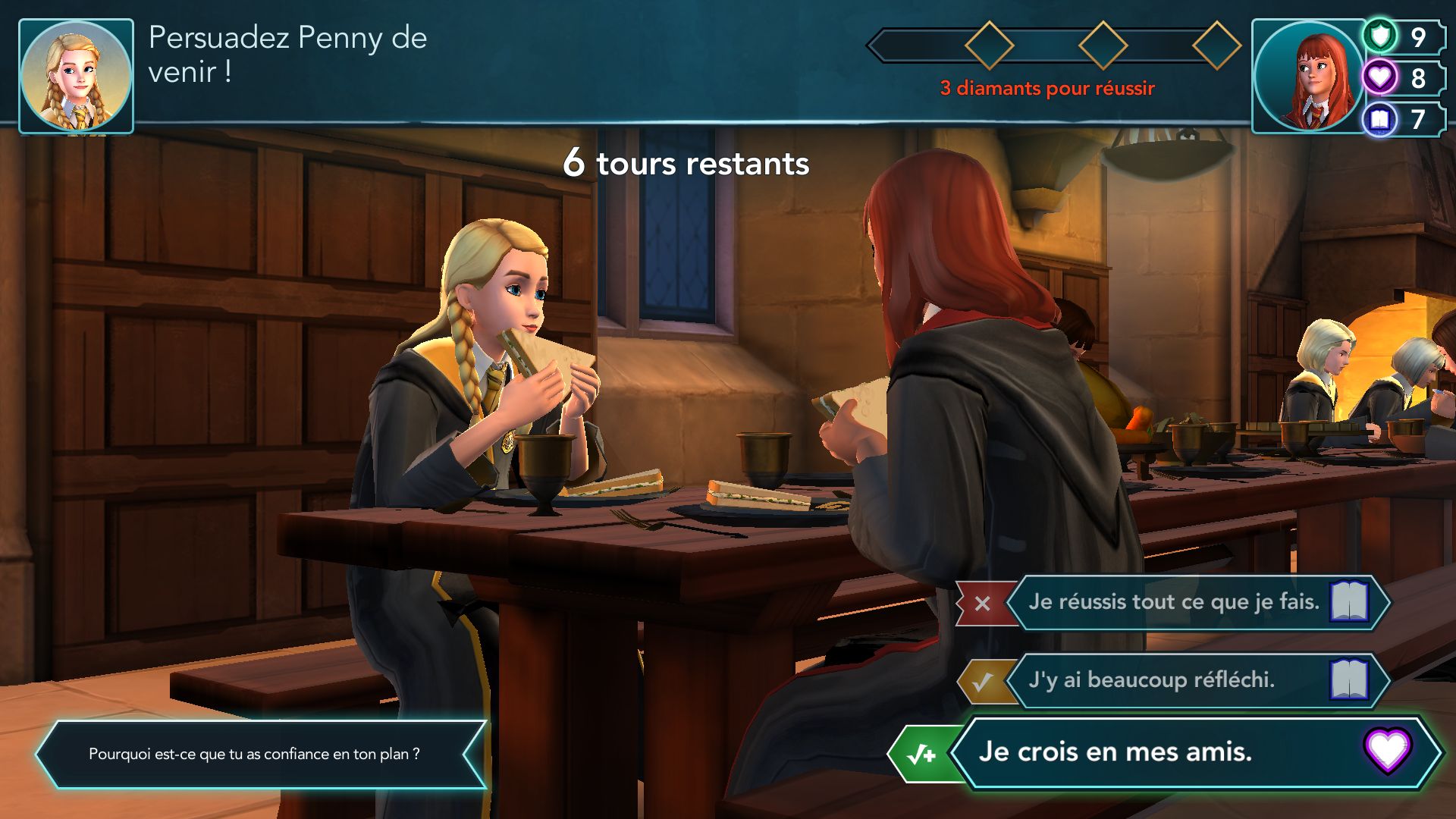This screenshot has width=1456, height=819.
Task: Click the middle diamond on the quest bar
Action: pos(1103,44)
